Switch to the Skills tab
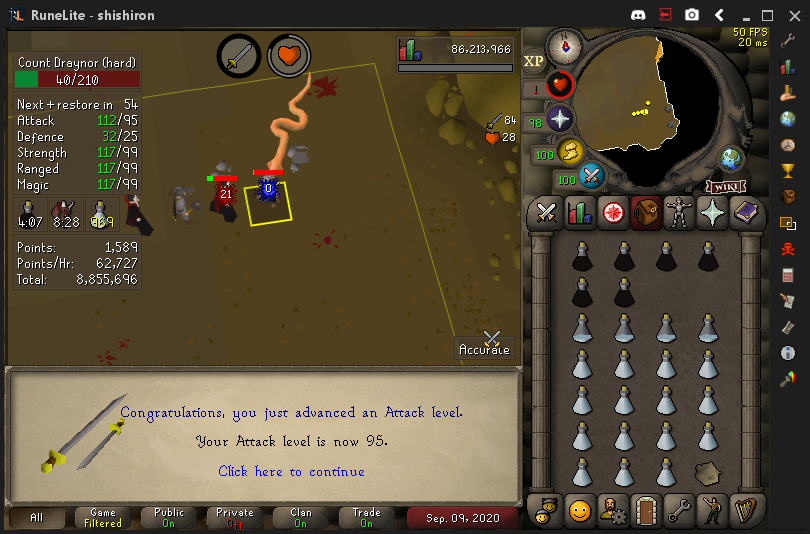Screen dimensions: 810x534 [x=579, y=212]
